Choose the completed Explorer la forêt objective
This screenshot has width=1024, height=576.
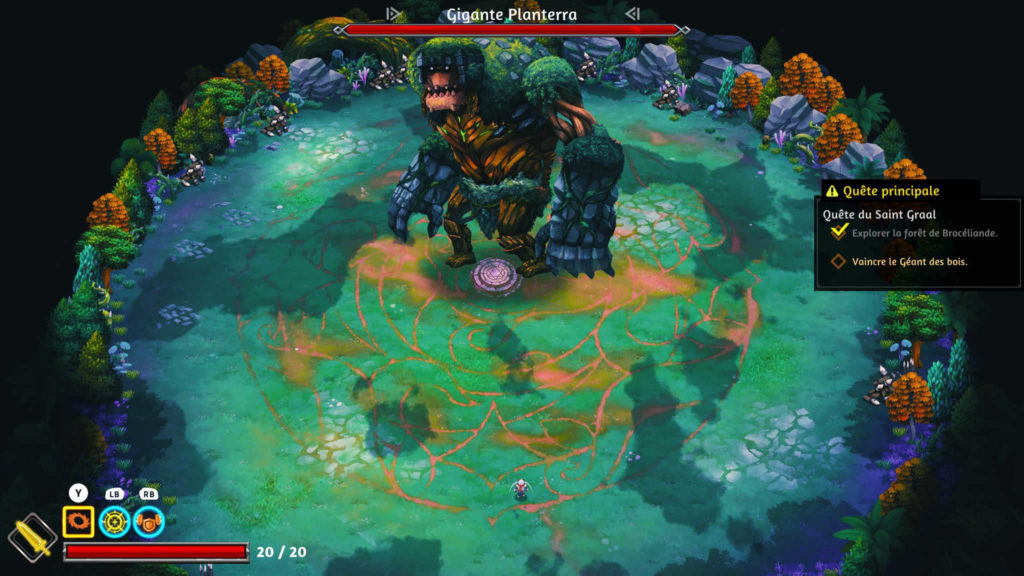coord(923,233)
